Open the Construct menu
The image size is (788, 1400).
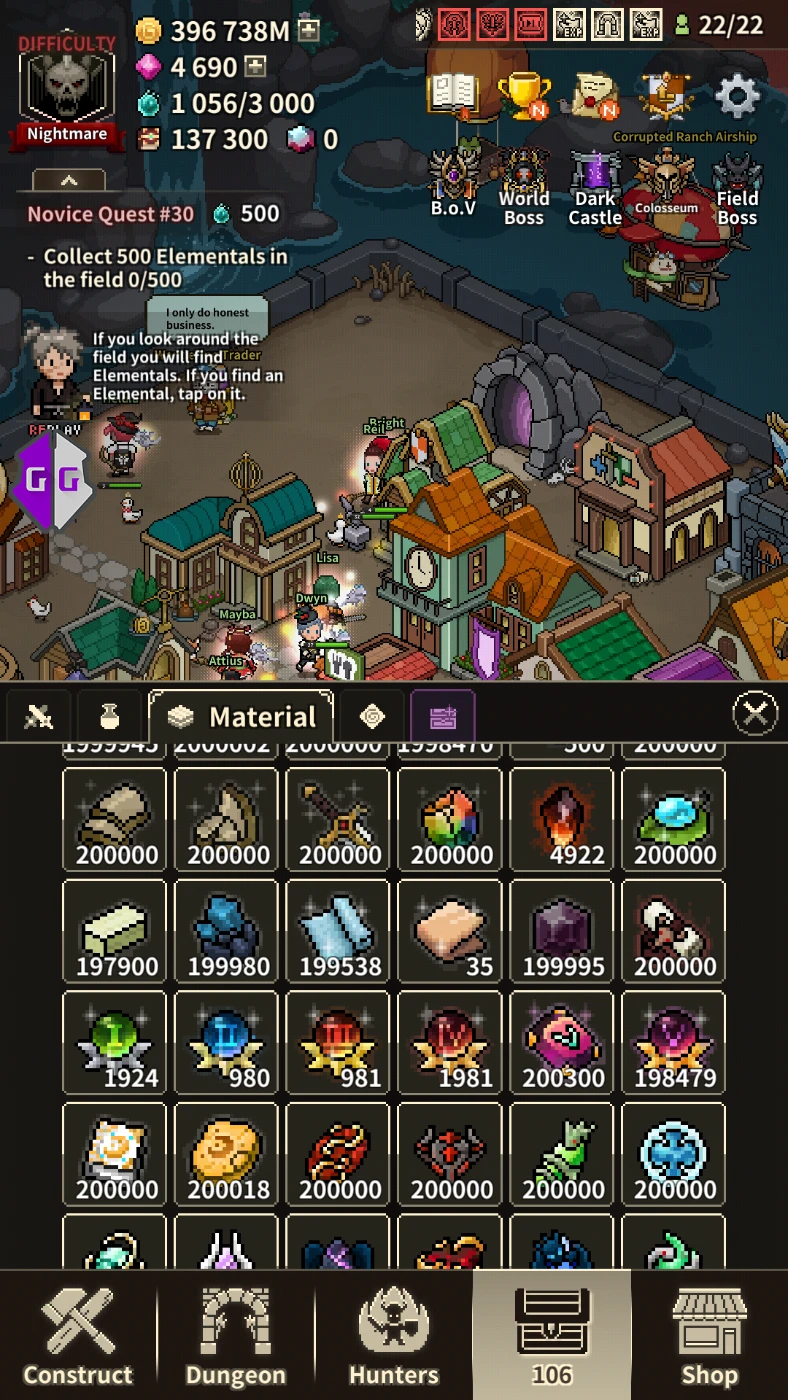pos(78,1337)
